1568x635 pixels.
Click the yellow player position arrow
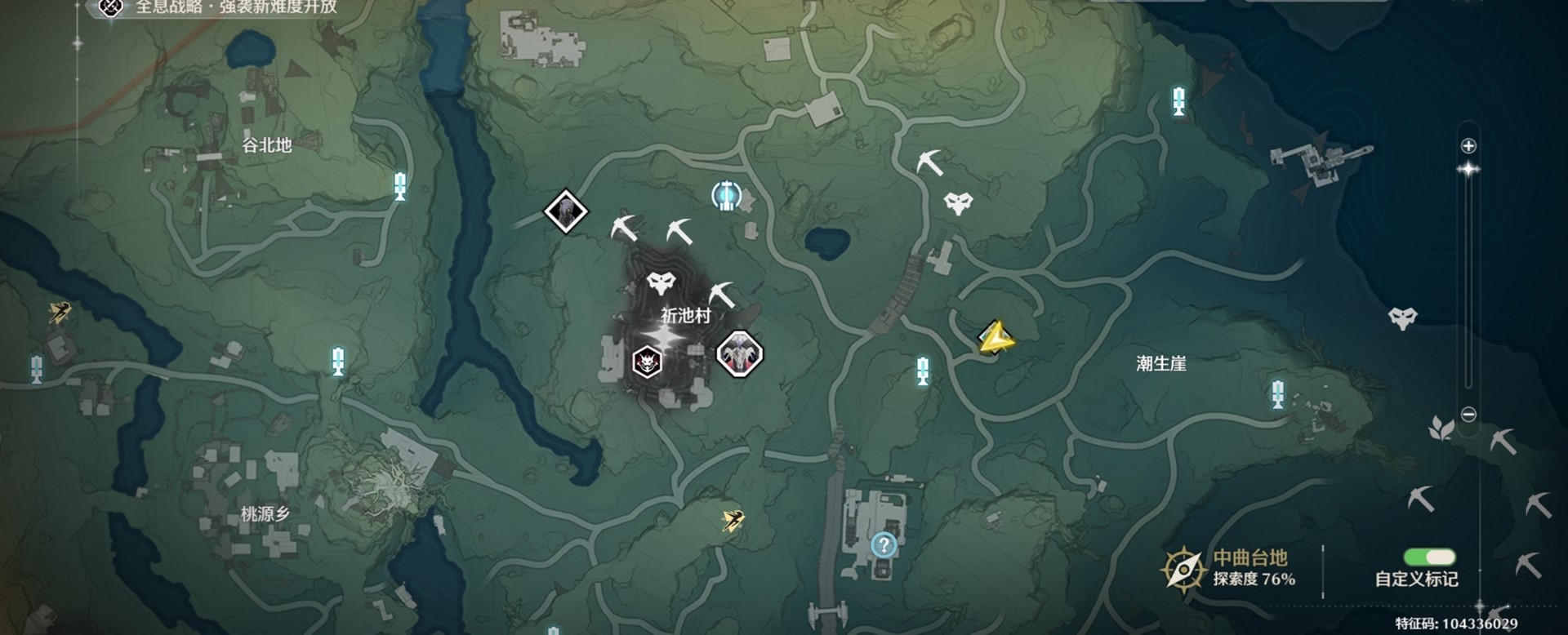point(996,338)
